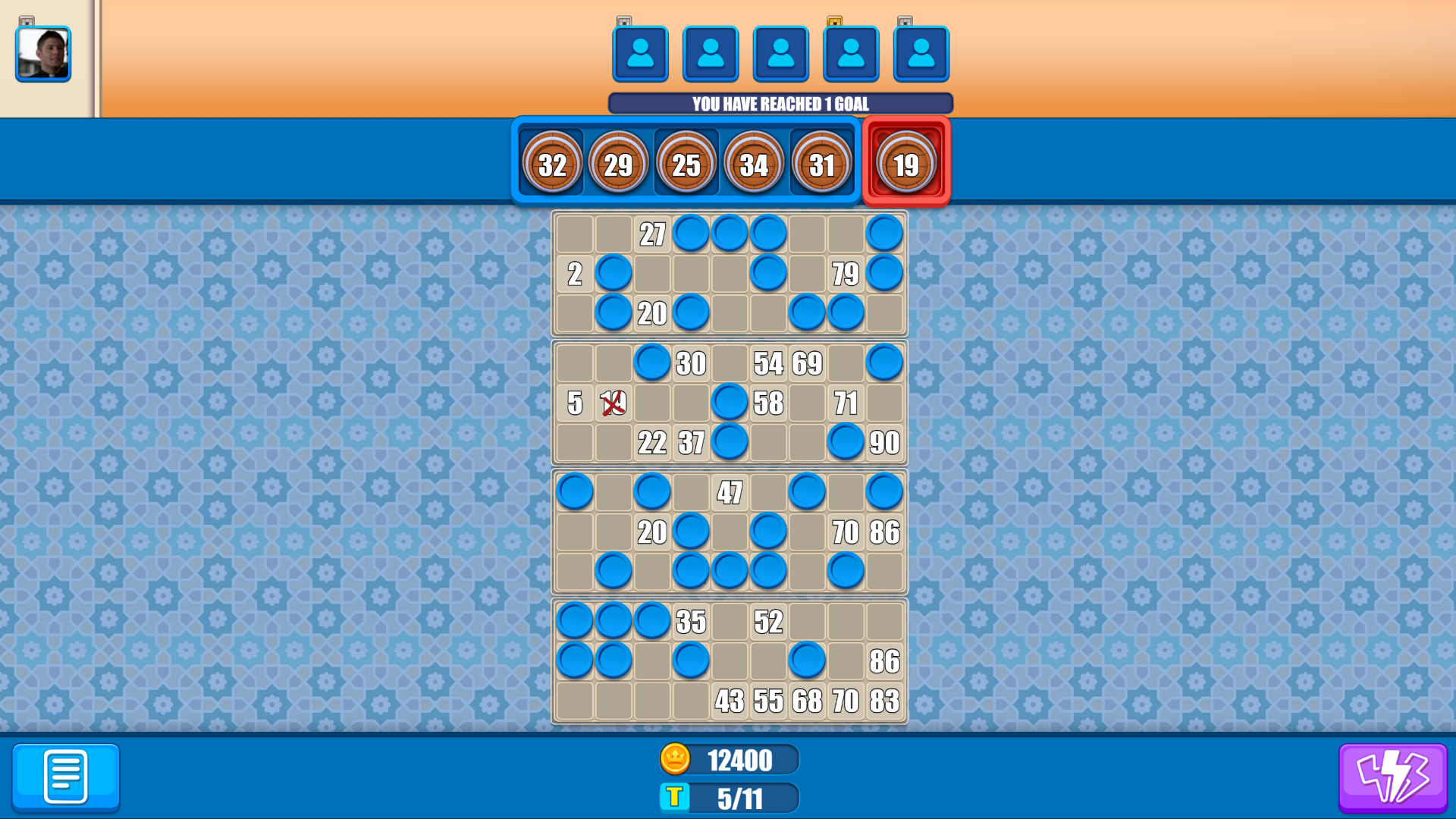This screenshot has width=1456, height=819.
Task: Click the avatar with the orange marker above it
Action: coord(852,53)
